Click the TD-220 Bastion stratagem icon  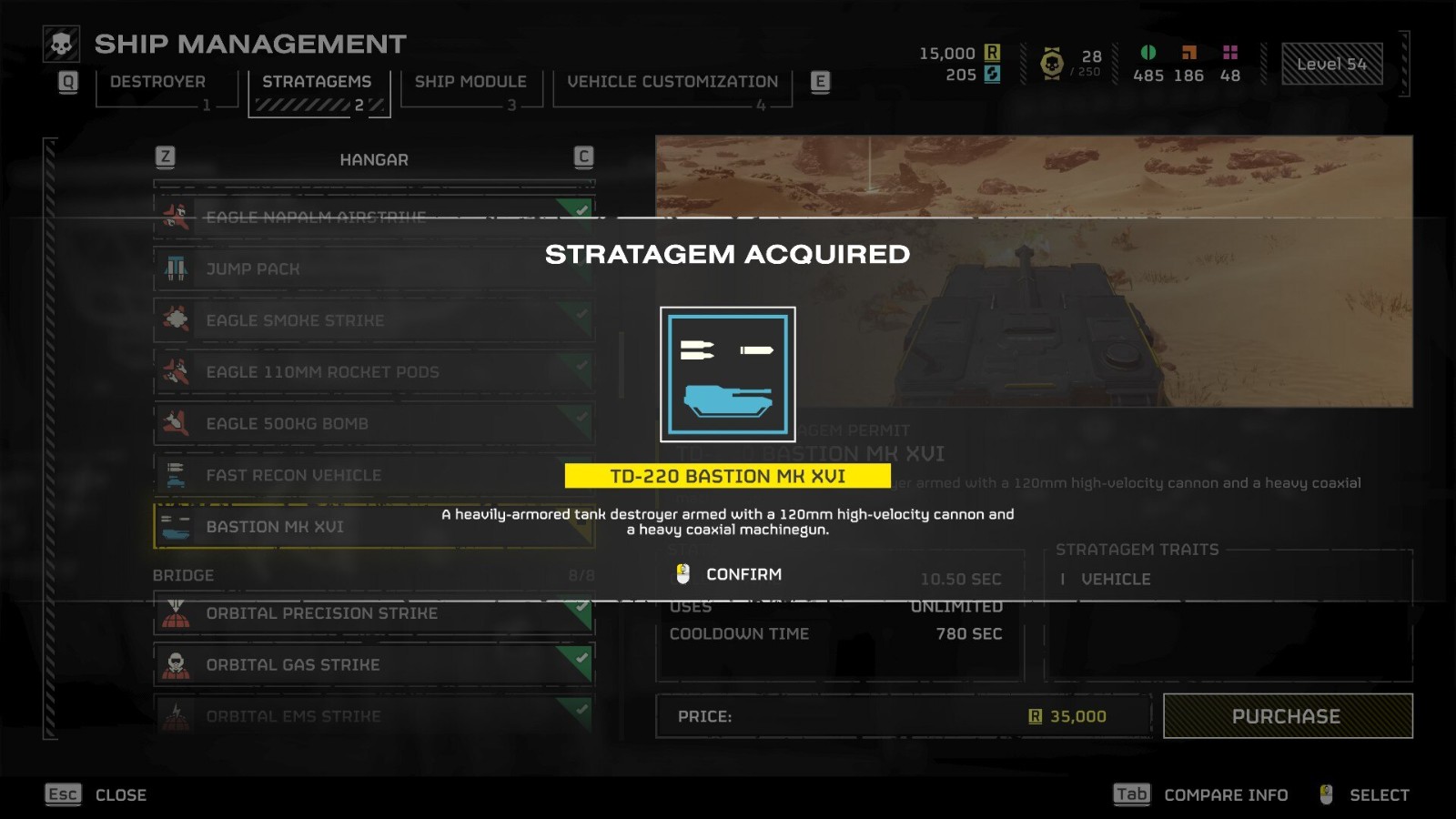728,374
